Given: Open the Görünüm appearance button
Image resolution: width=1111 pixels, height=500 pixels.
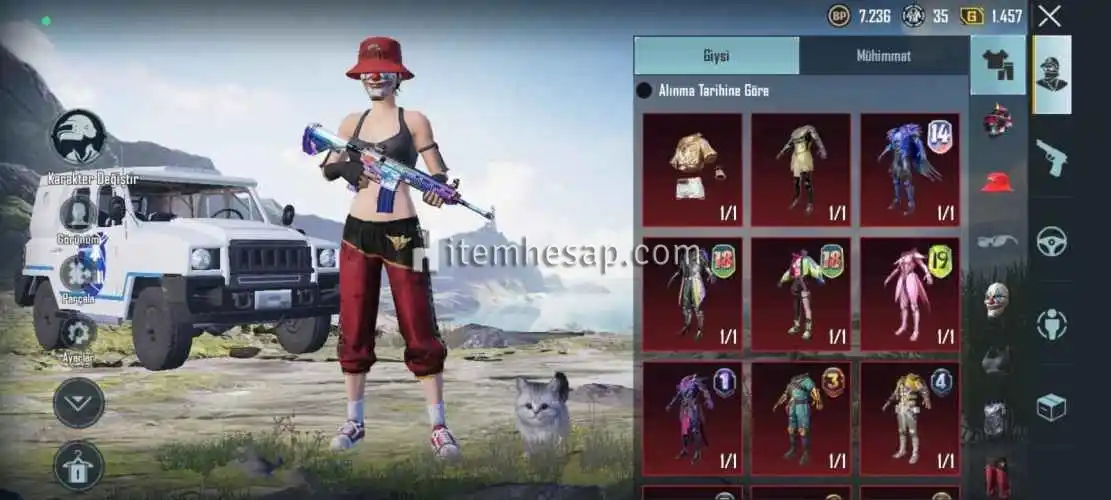Looking at the screenshot, I should click(78, 215).
